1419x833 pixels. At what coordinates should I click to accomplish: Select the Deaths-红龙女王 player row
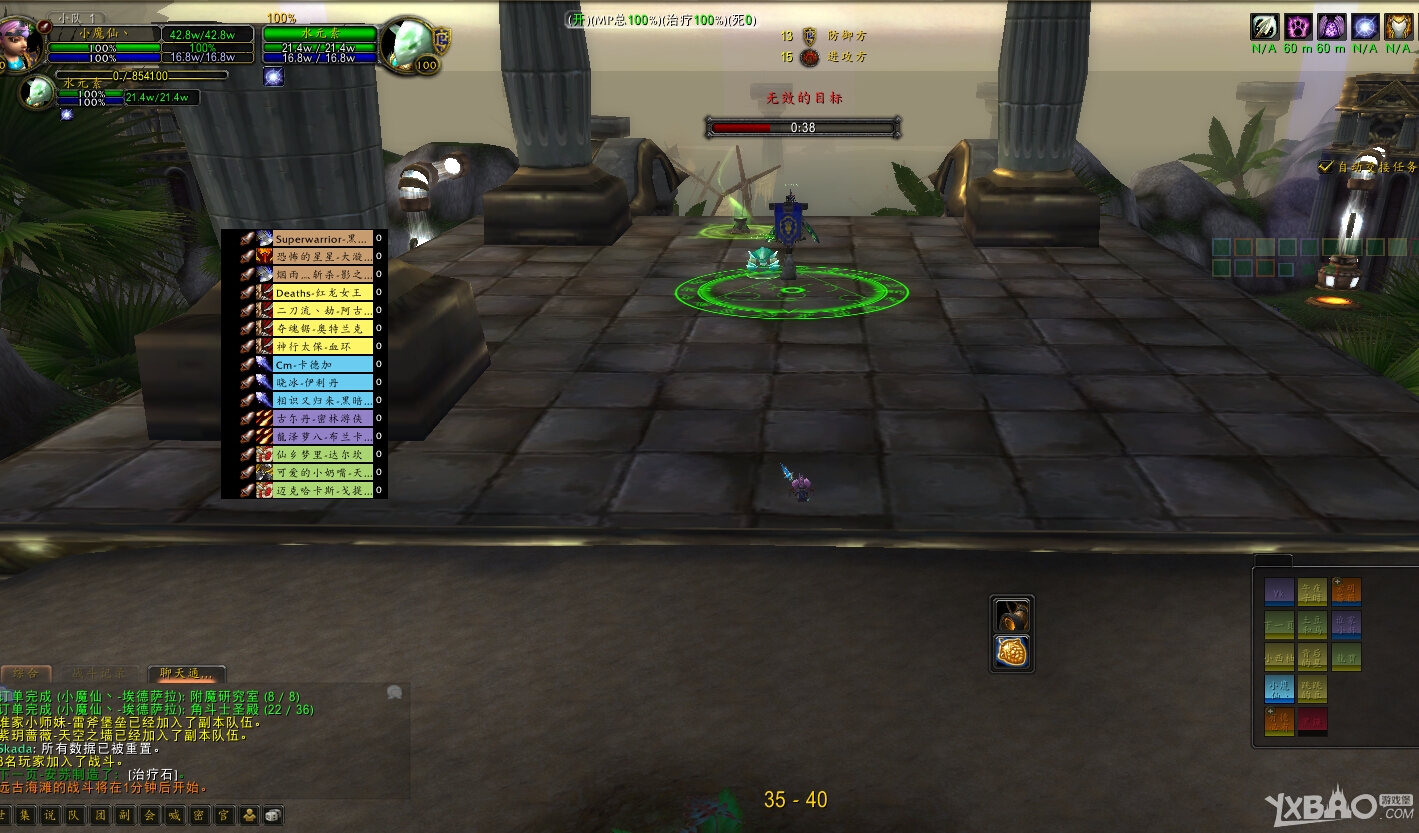click(x=322, y=293)
